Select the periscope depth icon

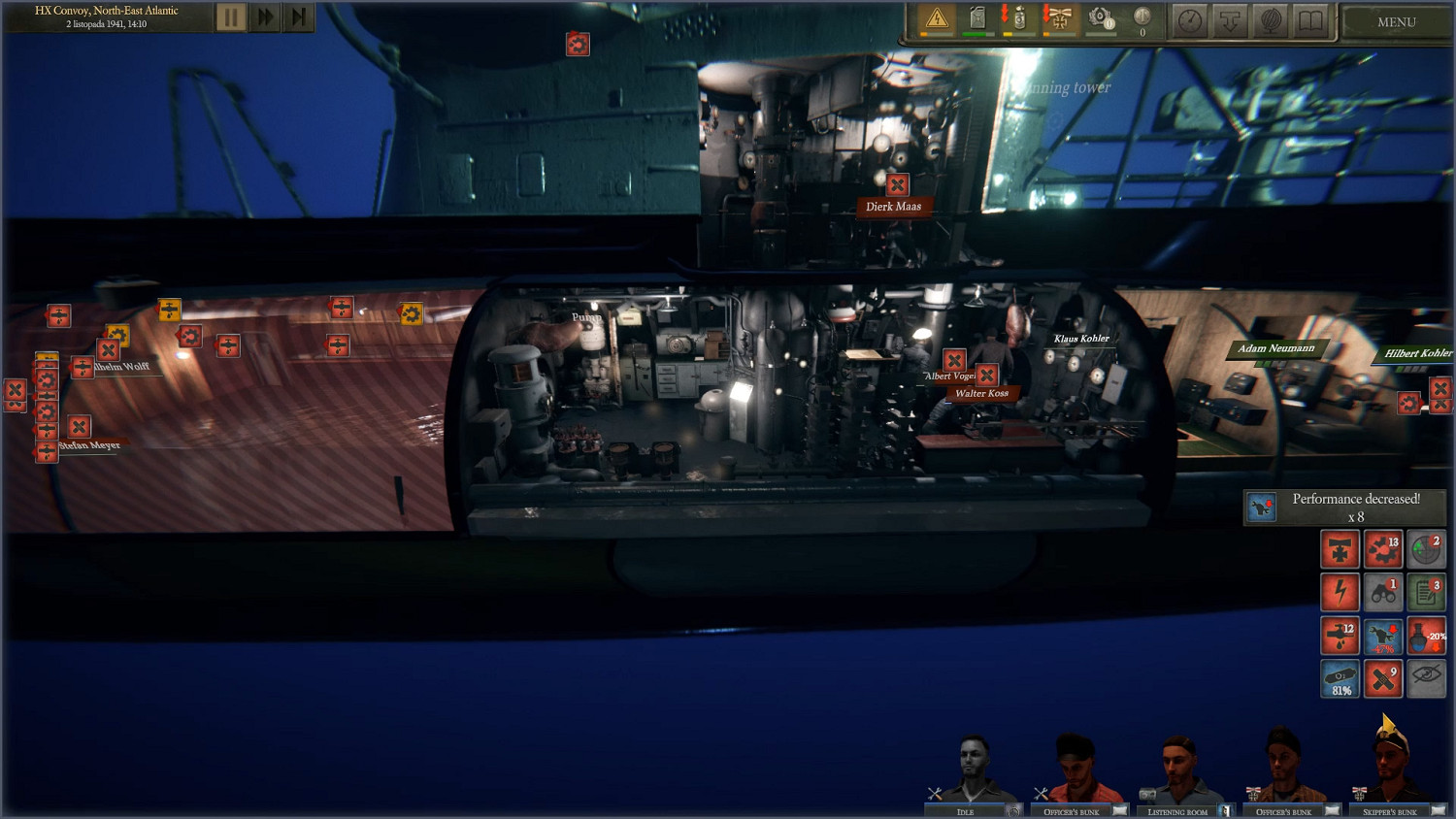[1231, 21]
